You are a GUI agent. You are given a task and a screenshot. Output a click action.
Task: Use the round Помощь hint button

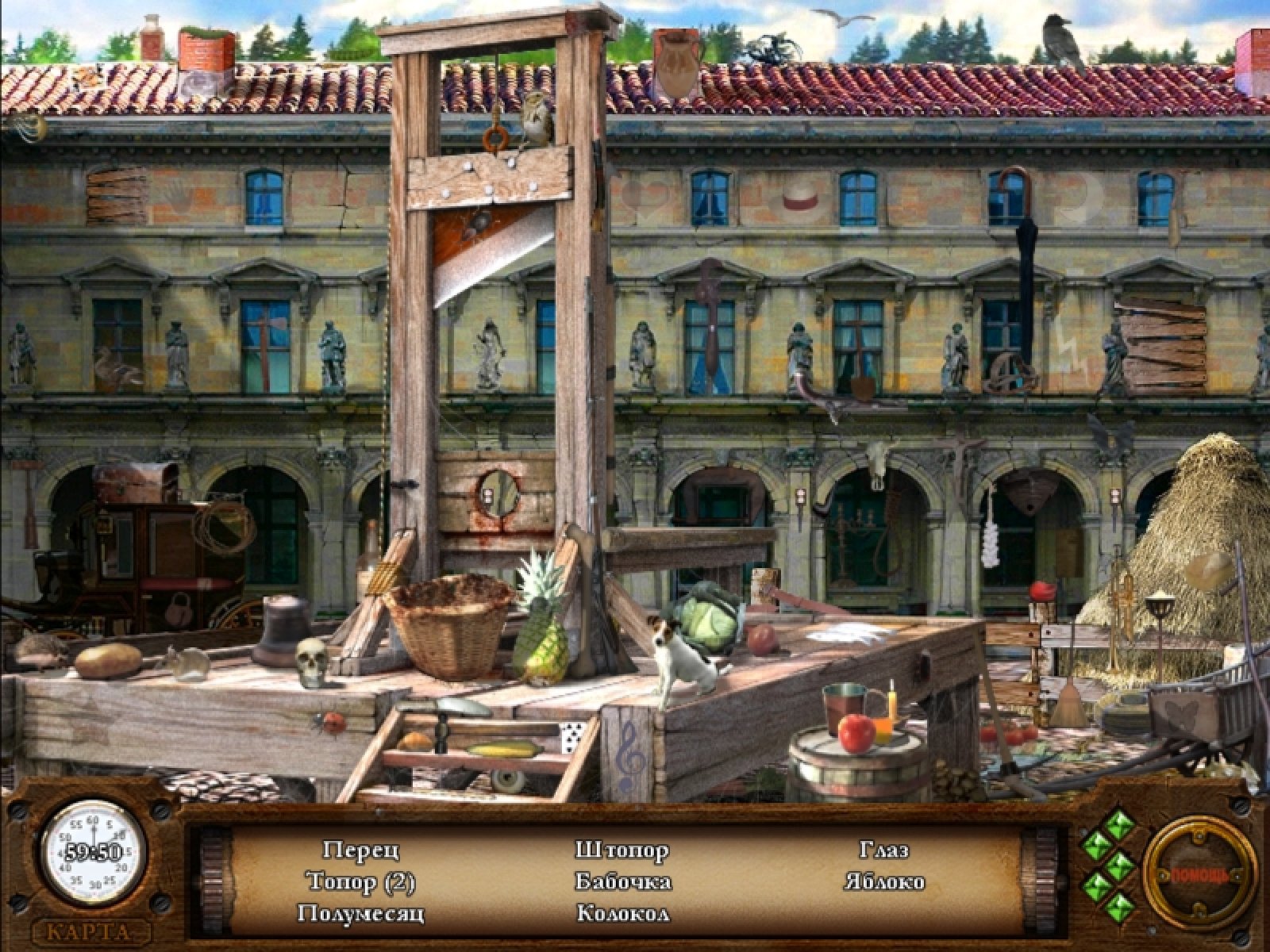[1200, 873]
